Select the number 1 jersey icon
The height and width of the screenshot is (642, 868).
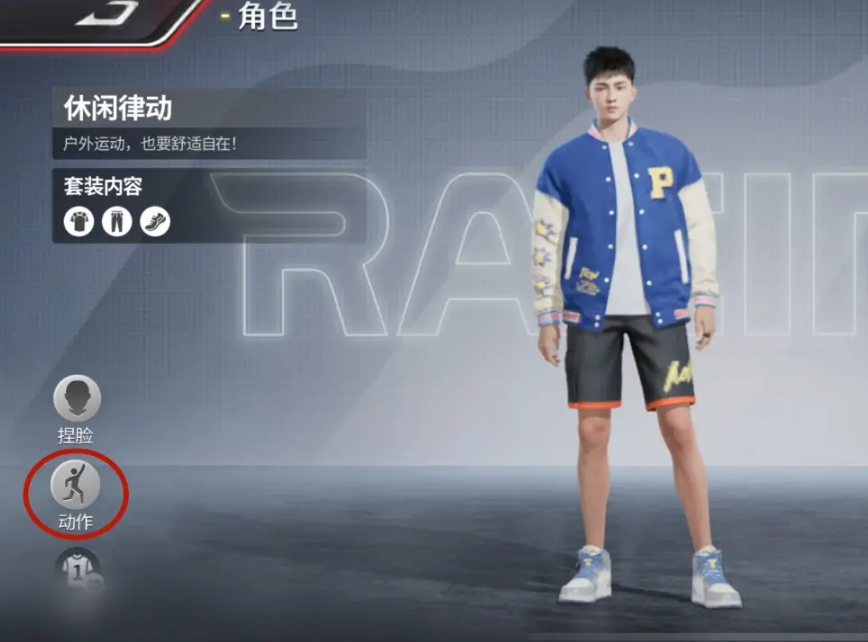[77, 568]
